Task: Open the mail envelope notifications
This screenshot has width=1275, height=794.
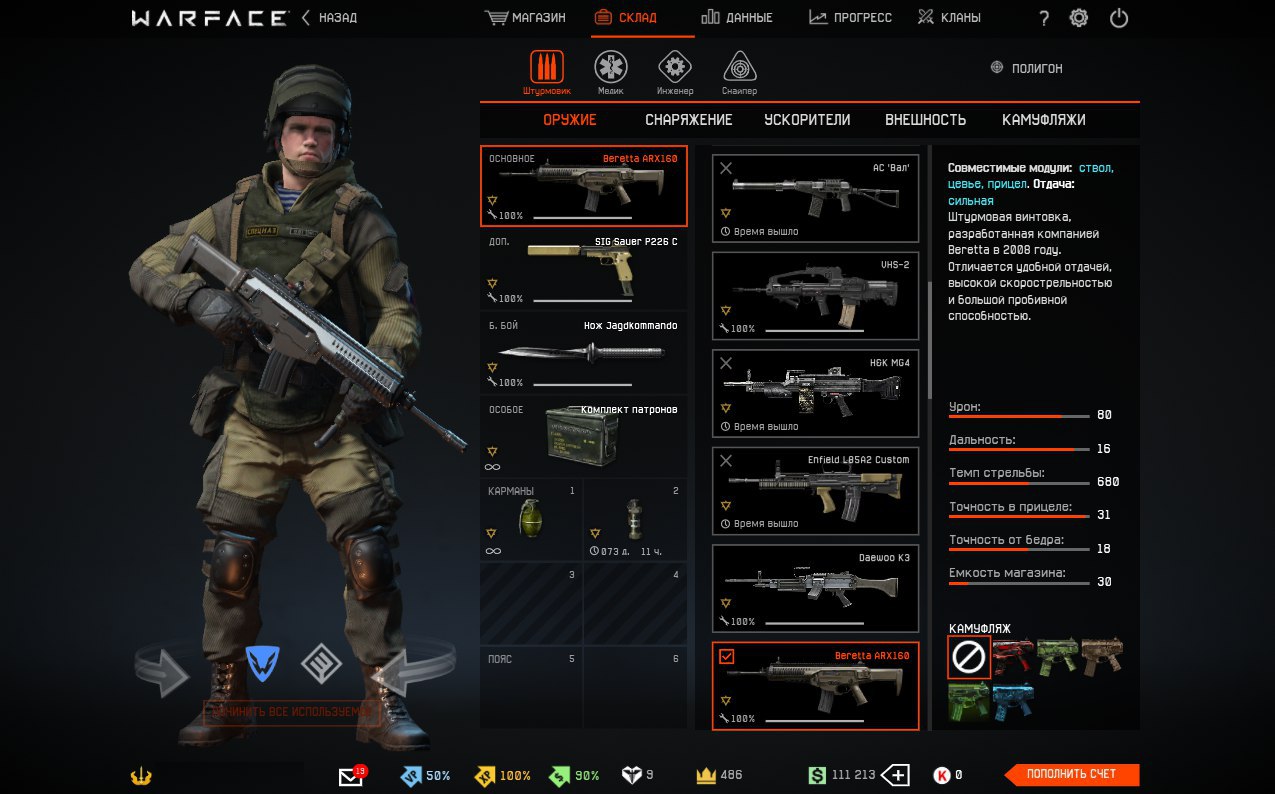Action: point(351,776)
